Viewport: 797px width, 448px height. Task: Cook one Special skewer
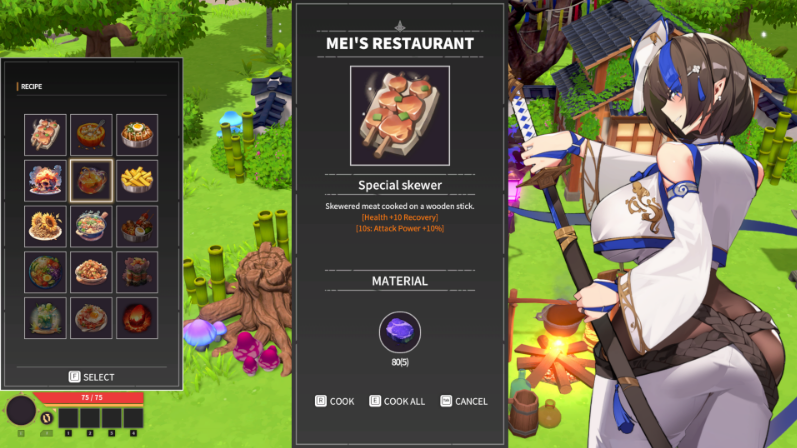tap(335, 401)
